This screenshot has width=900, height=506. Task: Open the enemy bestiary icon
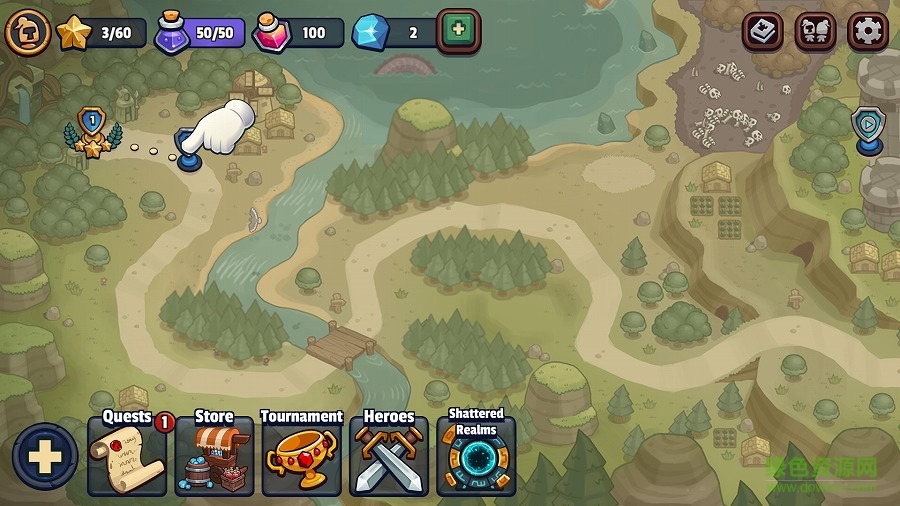(815, 32)
